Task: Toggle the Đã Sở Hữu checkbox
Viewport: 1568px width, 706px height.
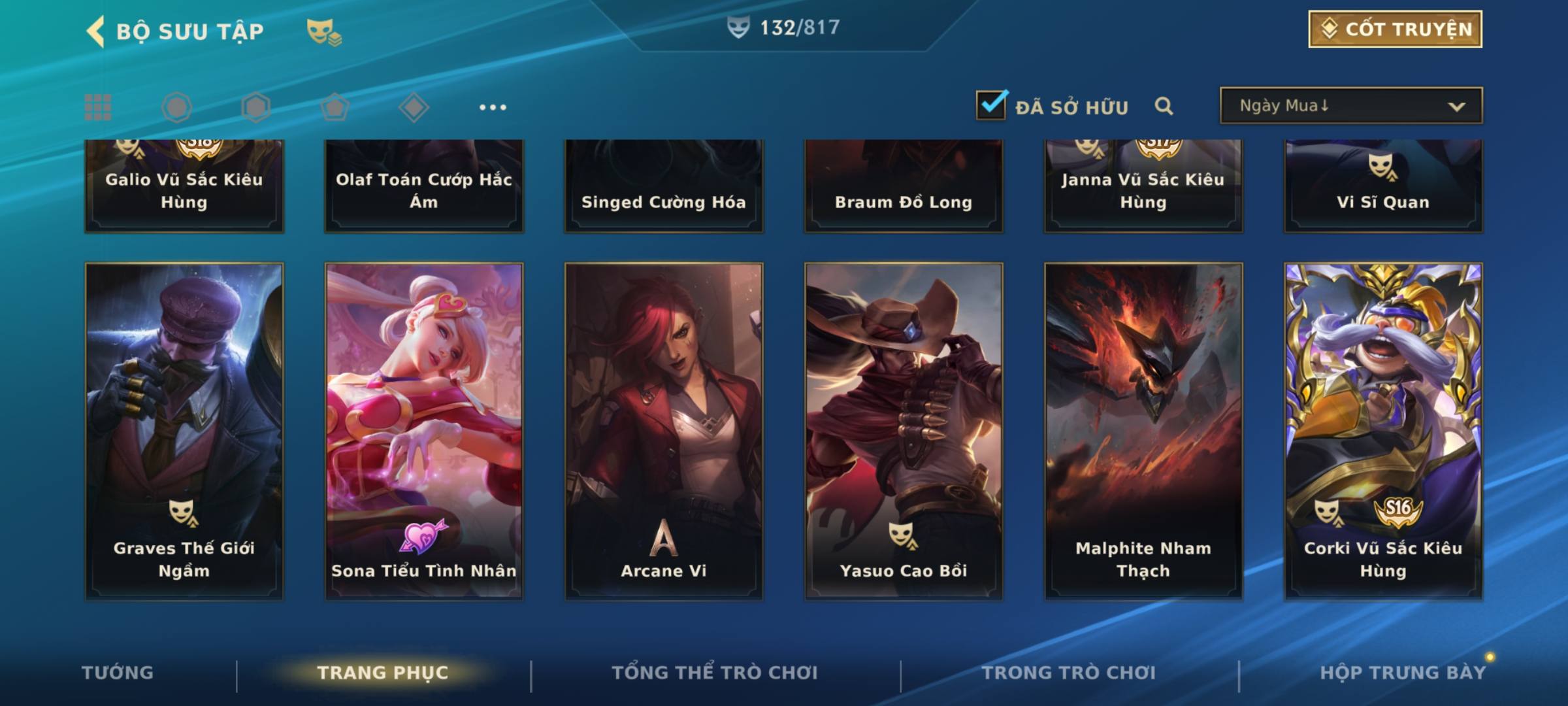Action: [991, 105]
